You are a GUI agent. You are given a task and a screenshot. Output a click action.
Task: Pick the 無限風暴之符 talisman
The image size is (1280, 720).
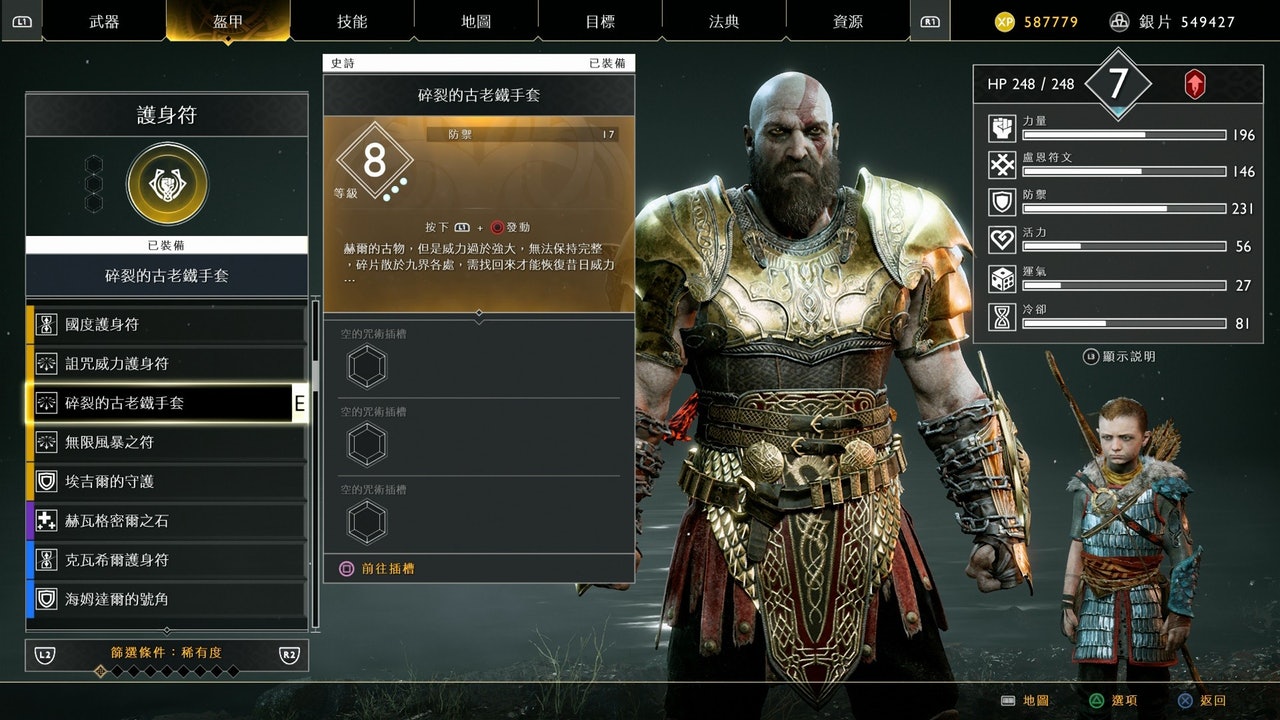click(x=166, y=442)
